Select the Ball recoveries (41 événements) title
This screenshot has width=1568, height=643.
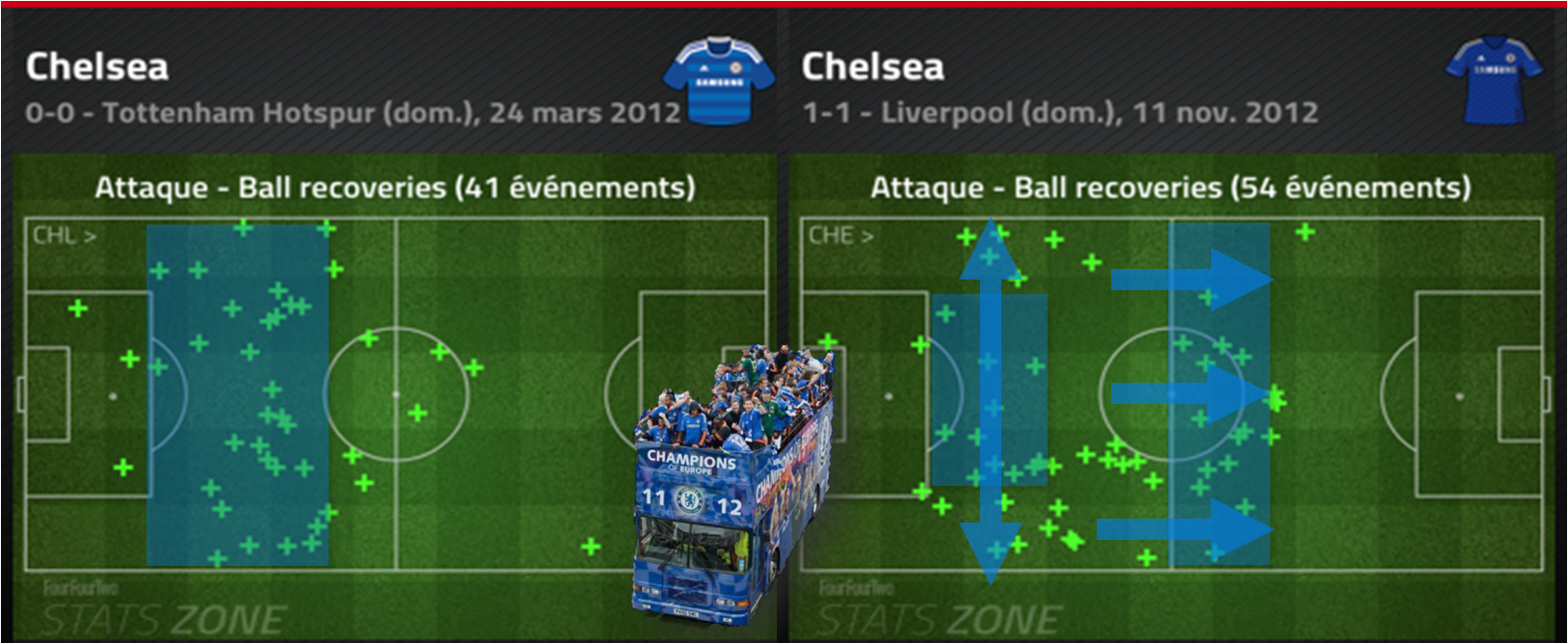pos(394,187)
